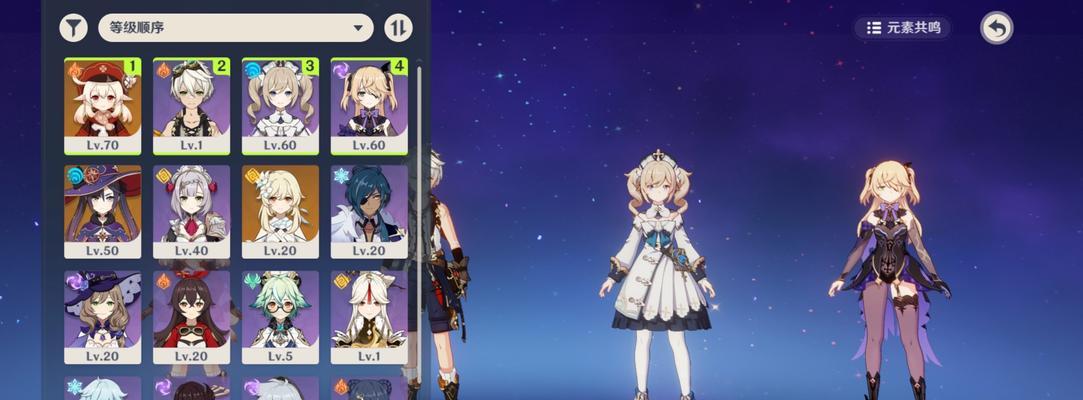Click the return arrow button
Screen dimensions: 1083x400
tap(996, 28)
